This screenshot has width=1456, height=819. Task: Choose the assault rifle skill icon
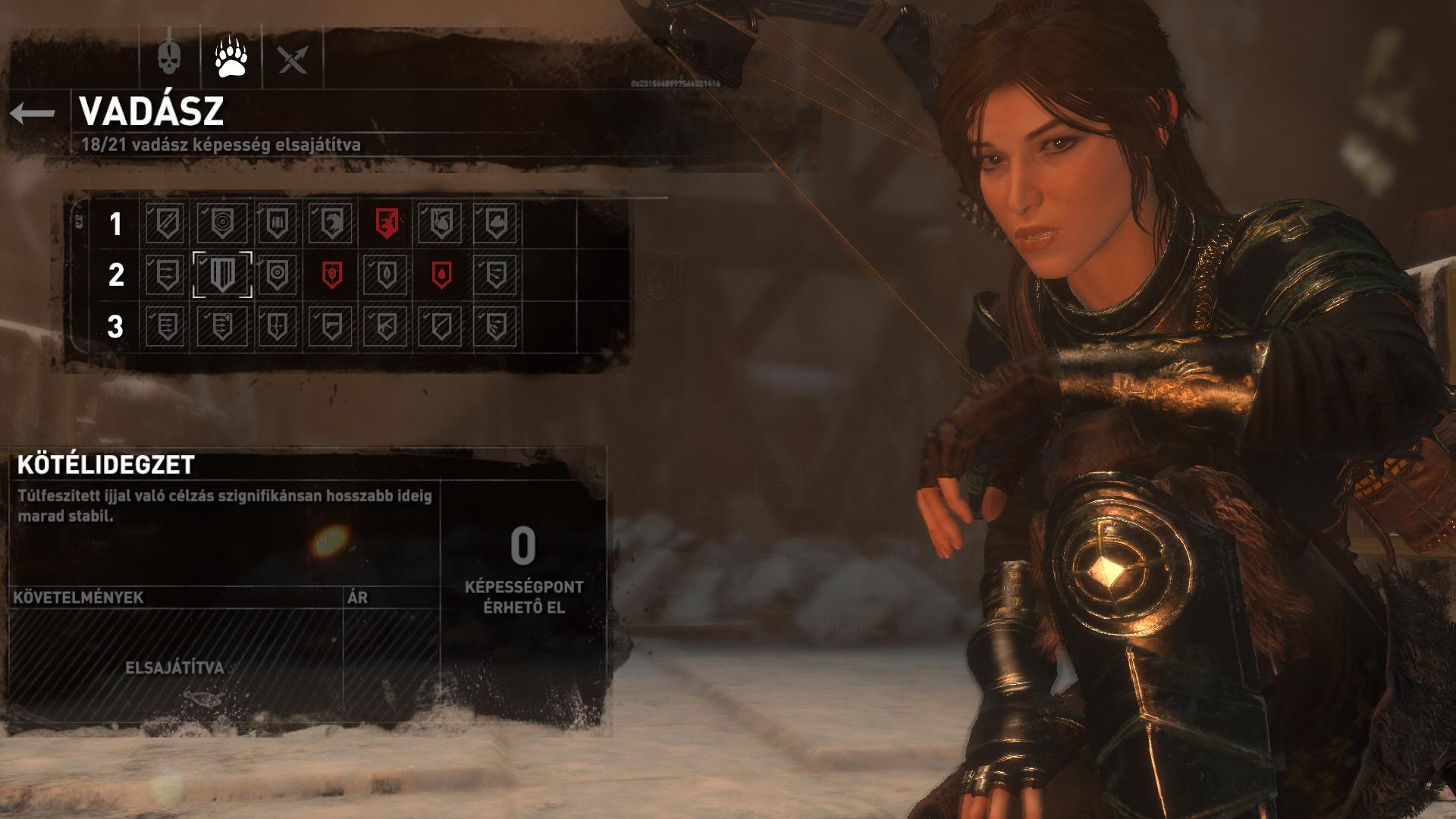click(x=386, y=327)
